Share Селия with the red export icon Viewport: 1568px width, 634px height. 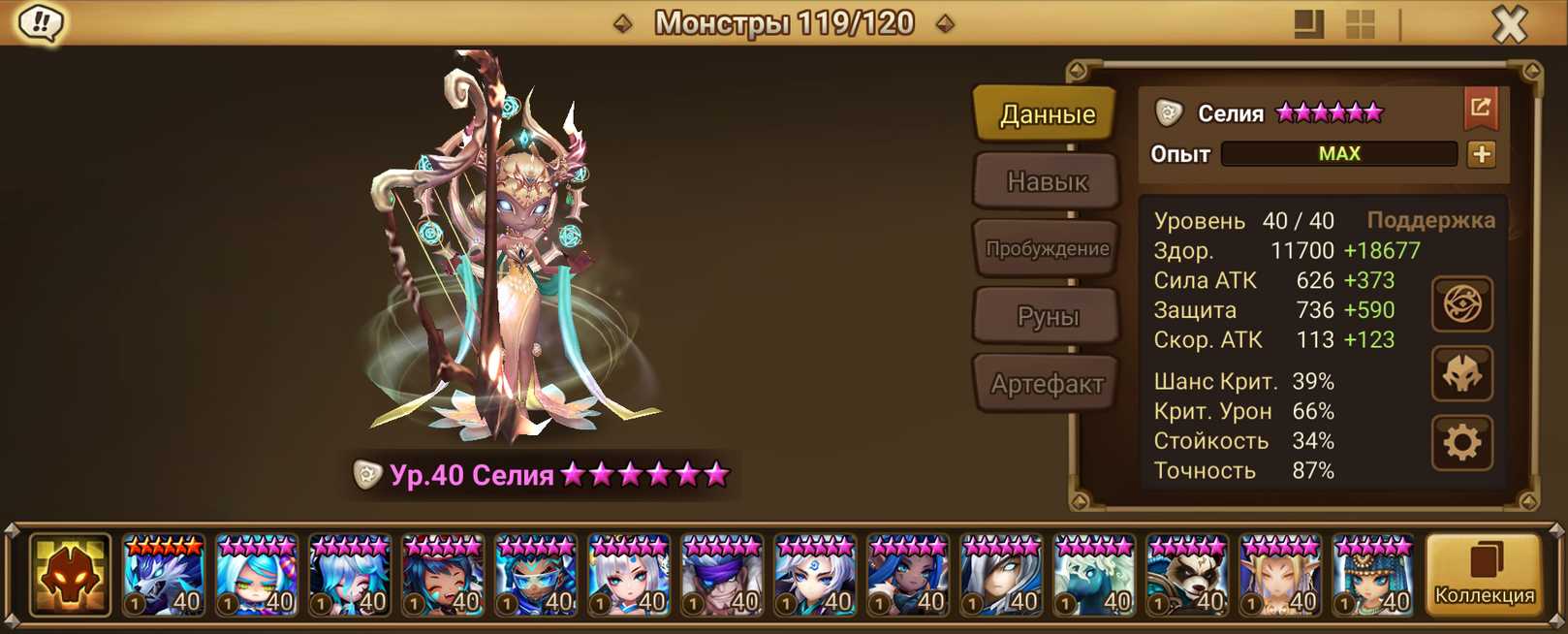tap(1480, 109)
